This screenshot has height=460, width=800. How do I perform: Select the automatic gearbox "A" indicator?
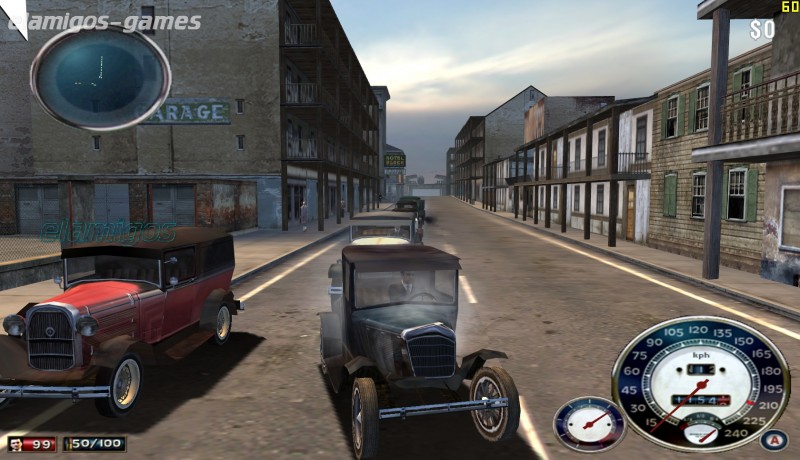point(773,439)
